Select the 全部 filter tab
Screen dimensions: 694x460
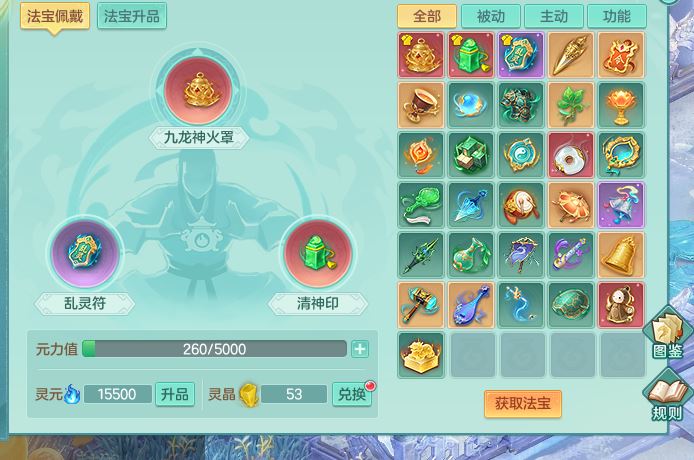click(x=427, y=16)
